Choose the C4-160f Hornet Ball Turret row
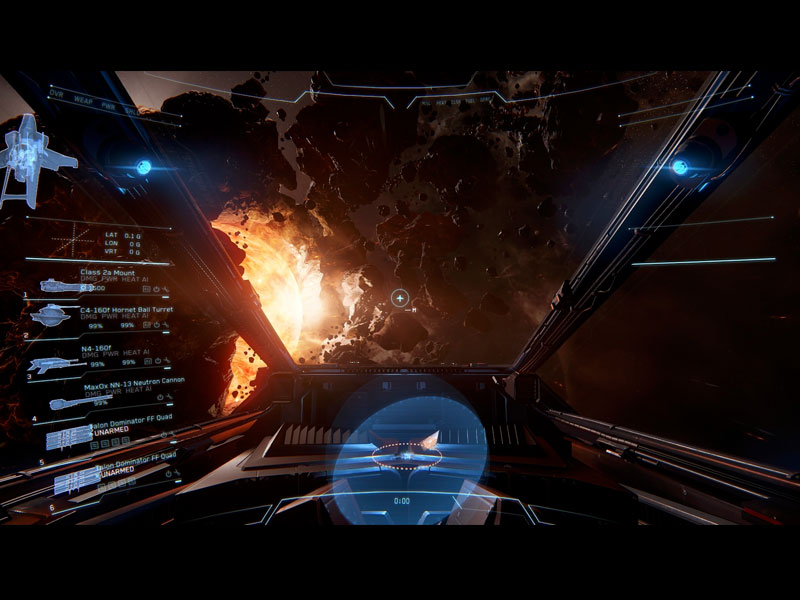 127,311
